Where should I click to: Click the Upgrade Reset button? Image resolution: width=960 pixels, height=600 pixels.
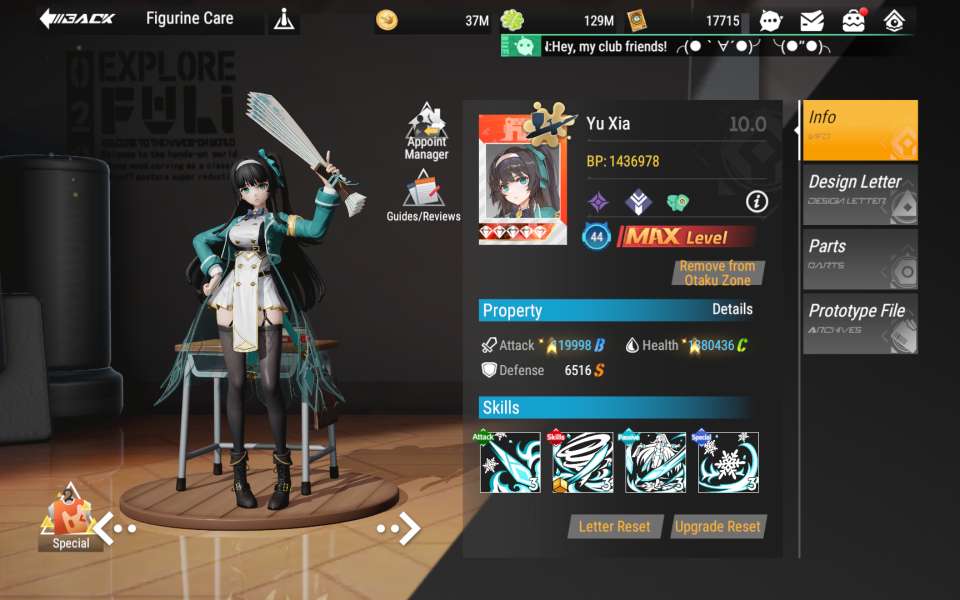717,527
